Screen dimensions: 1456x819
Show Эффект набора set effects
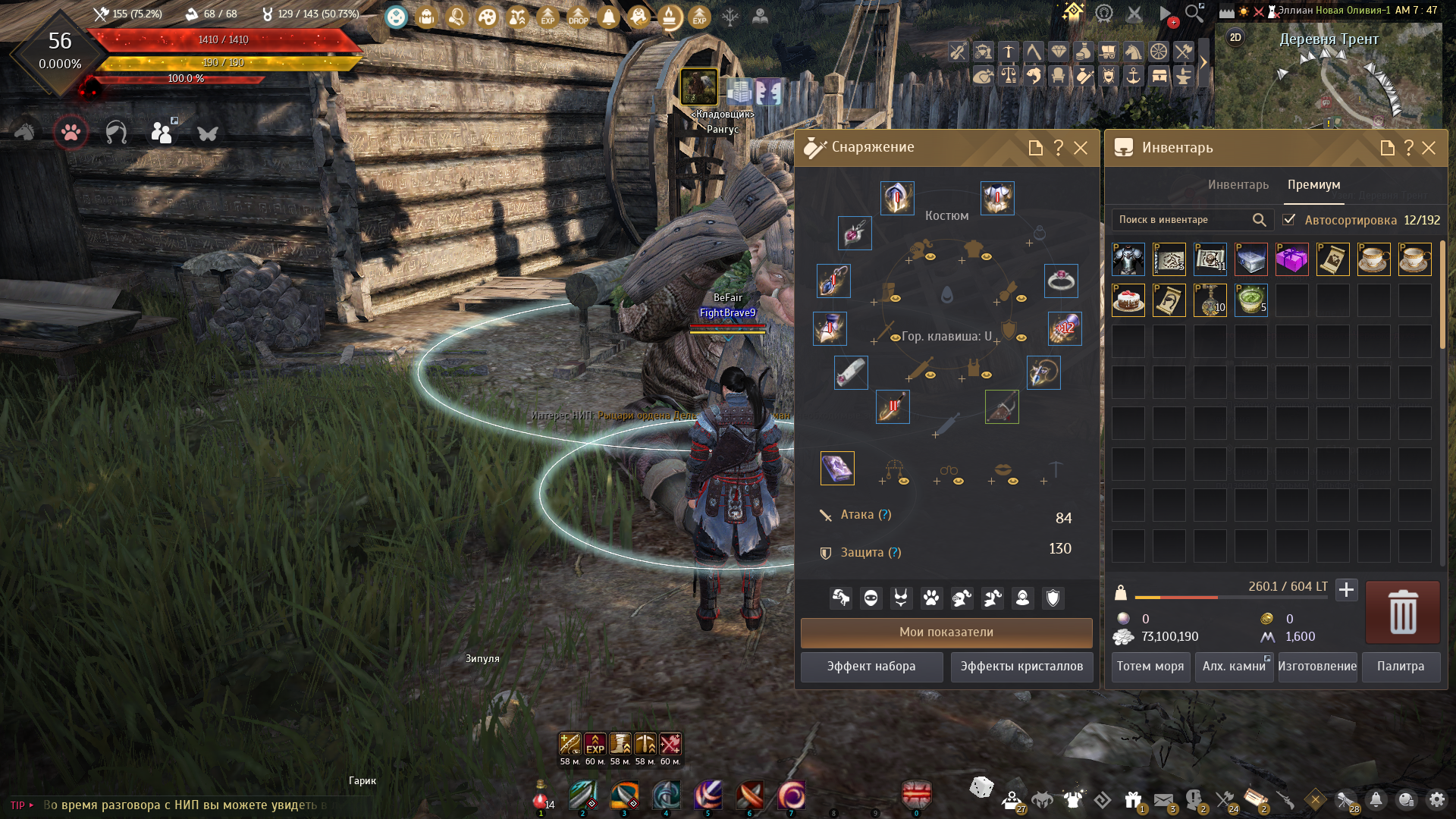pyautogui.click(x=871, y=667)
